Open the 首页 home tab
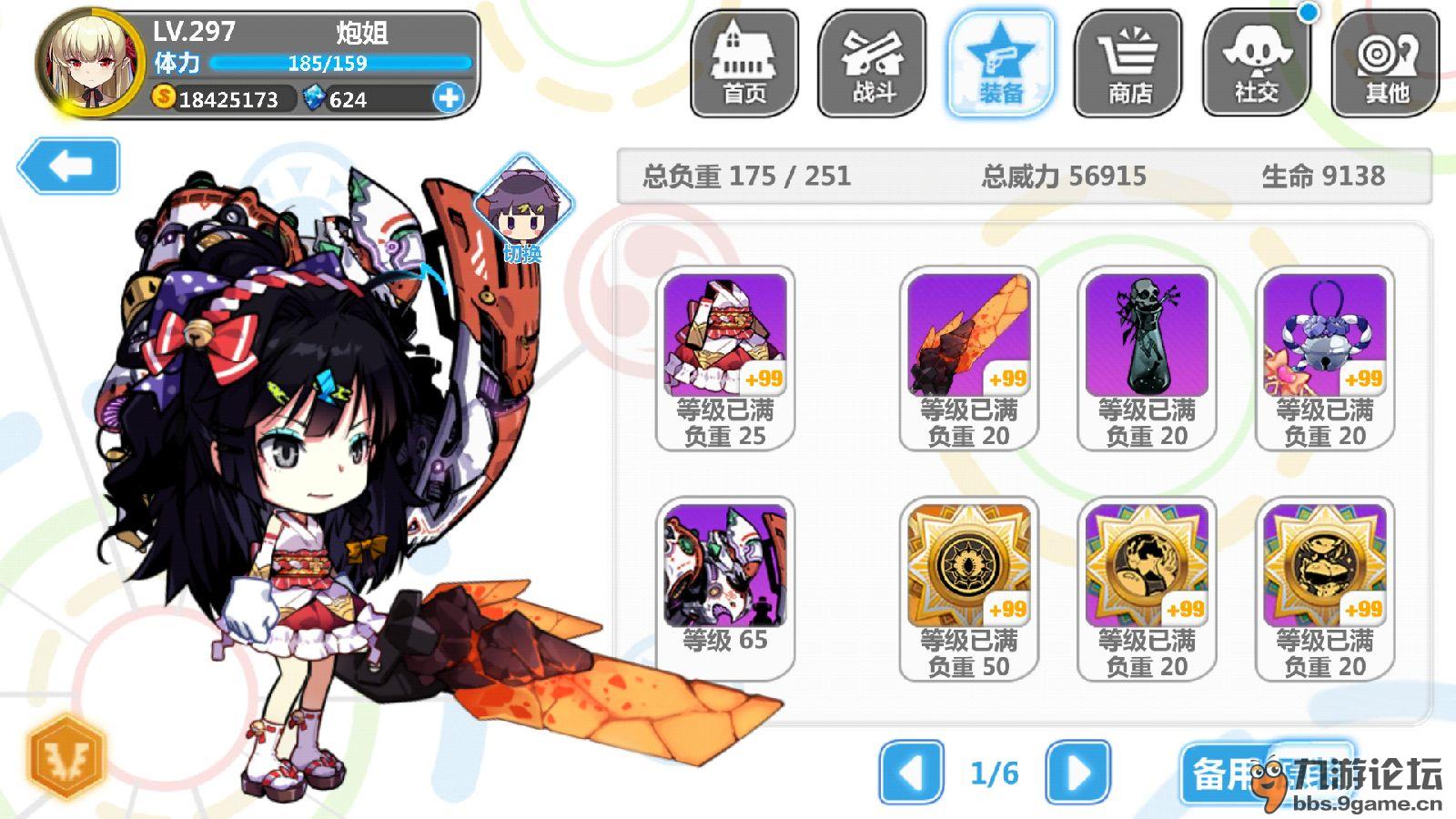Screen dimensions: 1456x819 744,64
